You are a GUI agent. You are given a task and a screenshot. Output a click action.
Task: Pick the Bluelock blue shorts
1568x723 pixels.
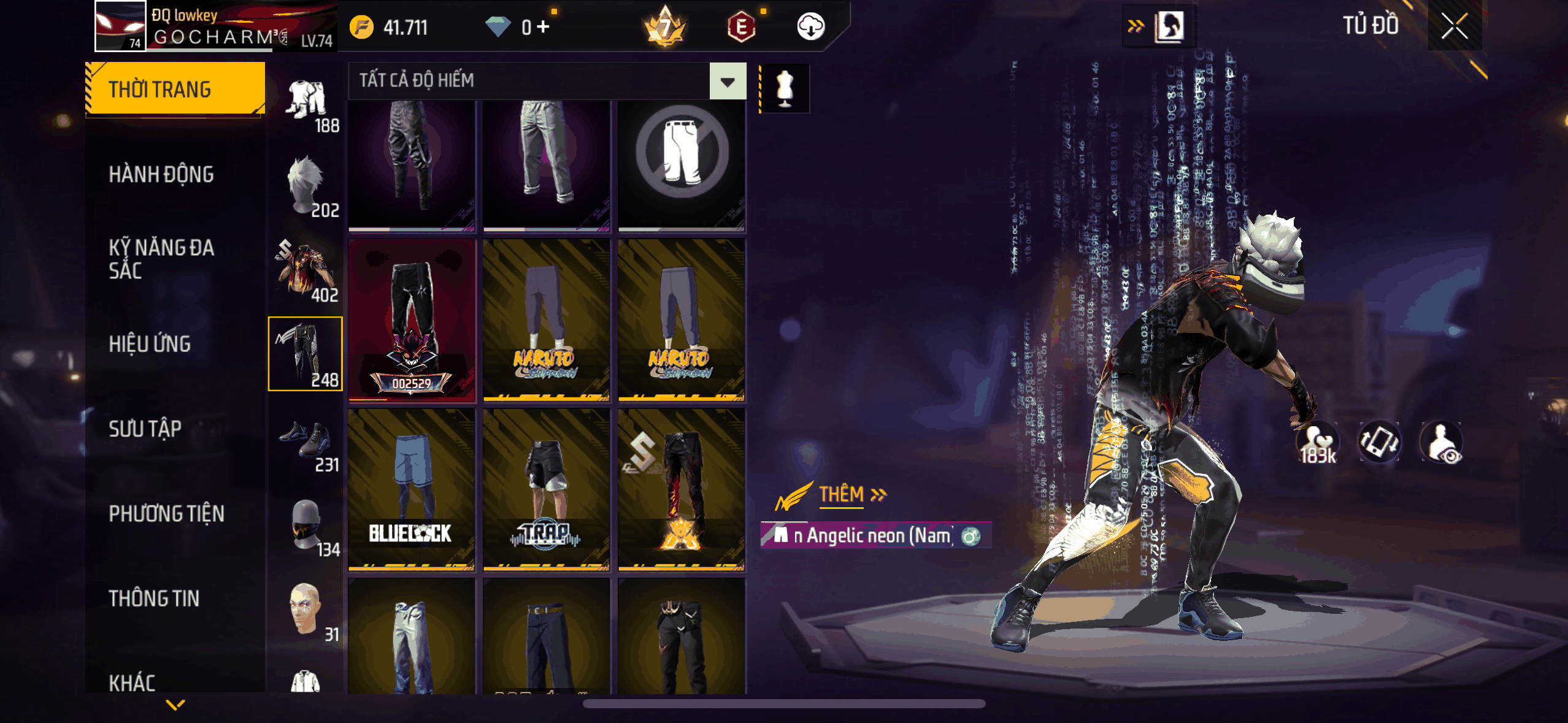point(411,489)
